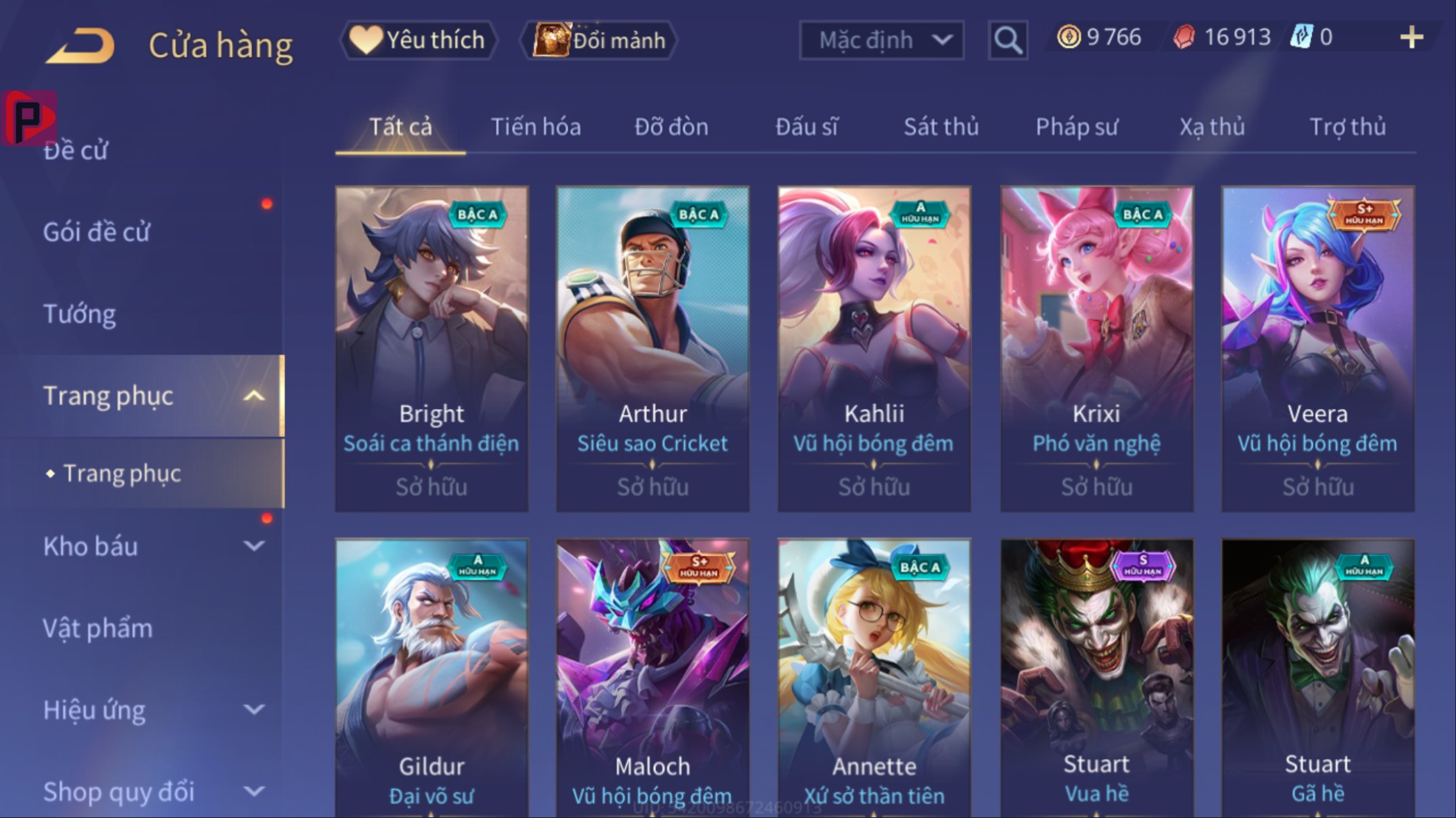Go to the Tướng heroes section

80,315
